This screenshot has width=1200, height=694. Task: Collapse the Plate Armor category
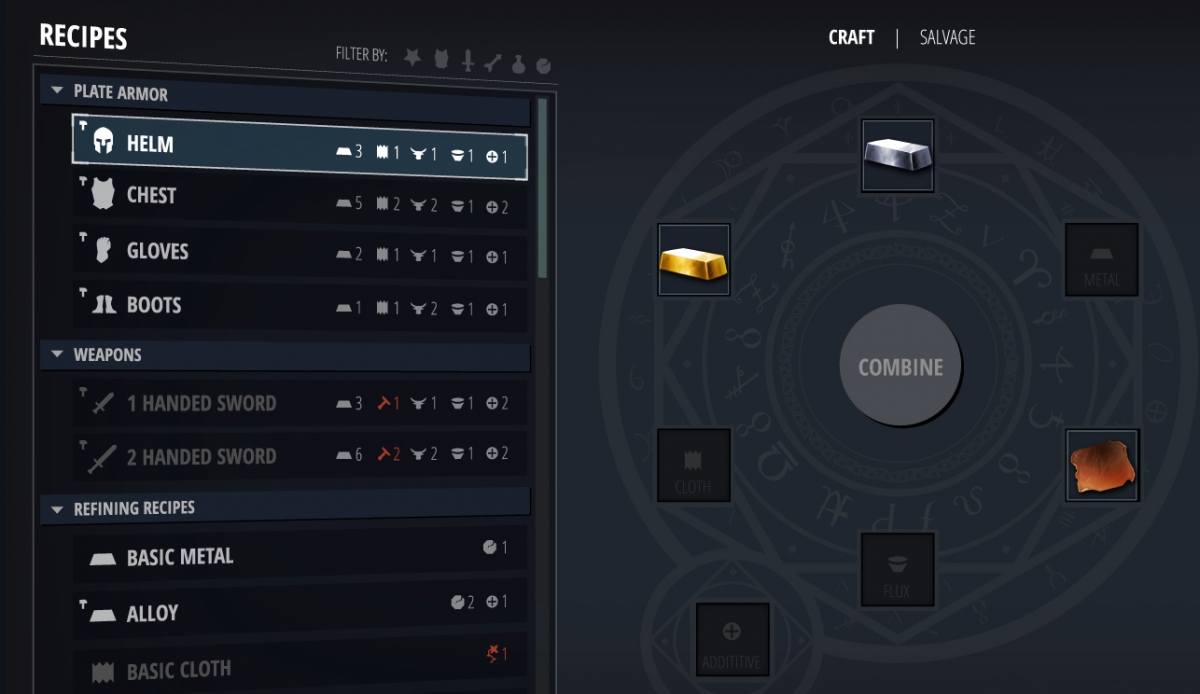[x=56, y=92]
